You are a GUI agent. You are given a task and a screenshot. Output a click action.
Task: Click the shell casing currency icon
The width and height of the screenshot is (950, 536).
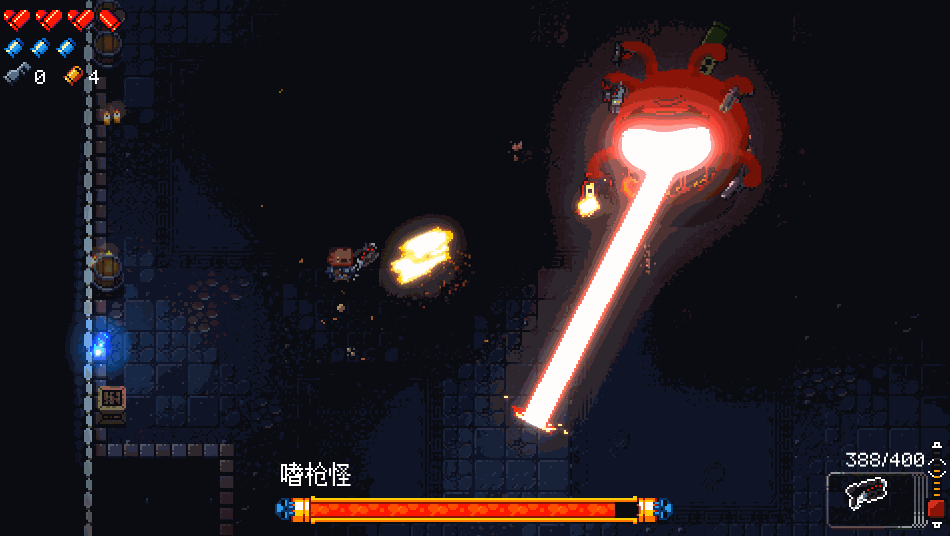coord(74,76)
